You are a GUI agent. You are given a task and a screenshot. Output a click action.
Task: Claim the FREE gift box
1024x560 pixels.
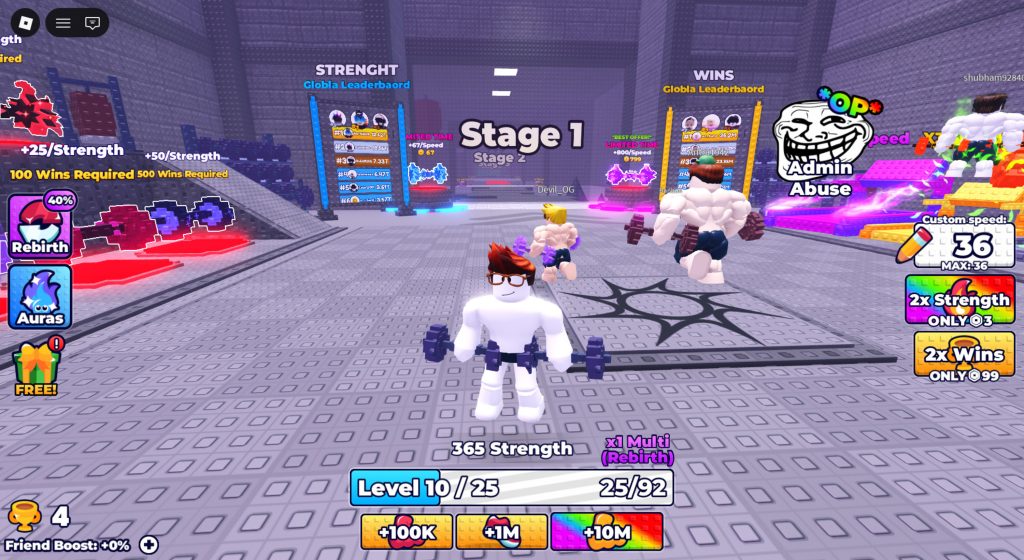click(36, 368)
